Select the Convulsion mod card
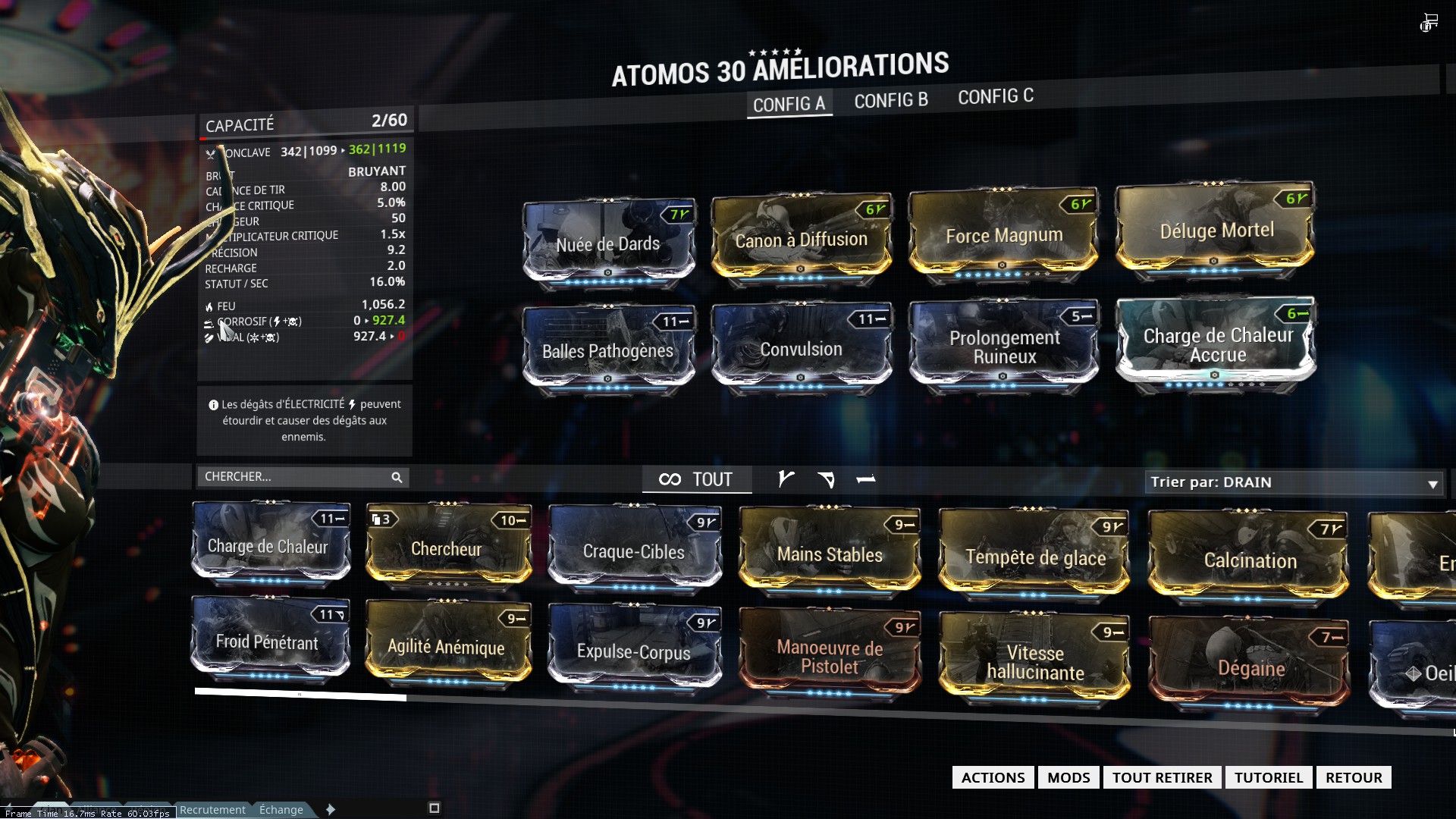1456x819 pixels. [801, 349]
